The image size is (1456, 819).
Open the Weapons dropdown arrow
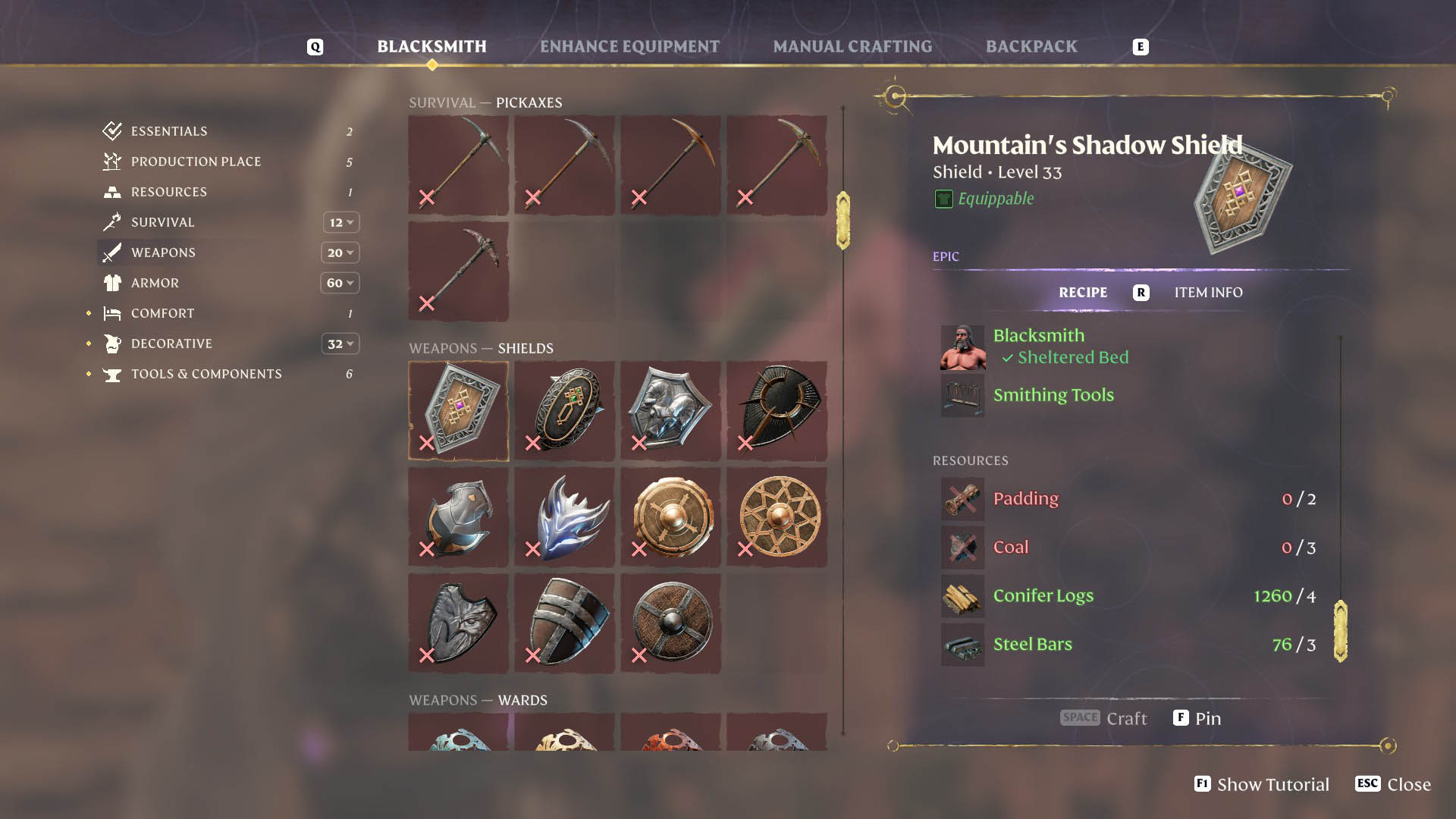click(x=340, y=253)
